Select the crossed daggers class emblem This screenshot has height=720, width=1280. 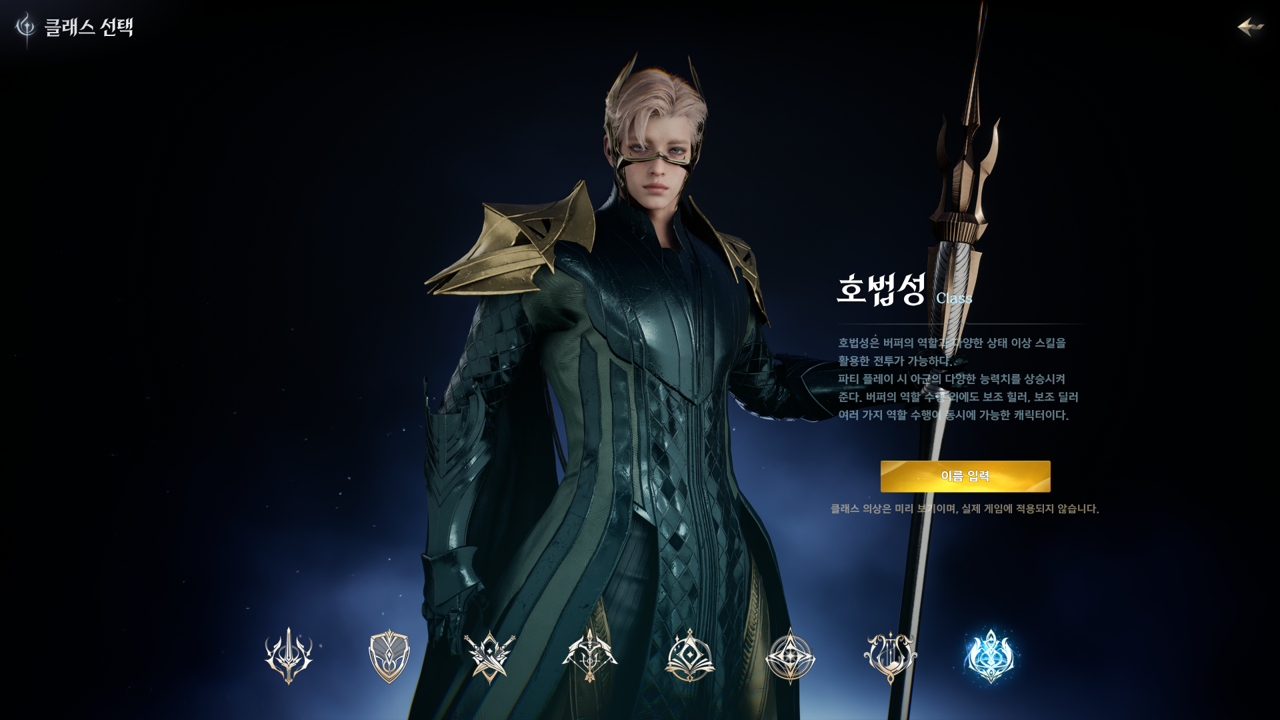click(490, 656)
